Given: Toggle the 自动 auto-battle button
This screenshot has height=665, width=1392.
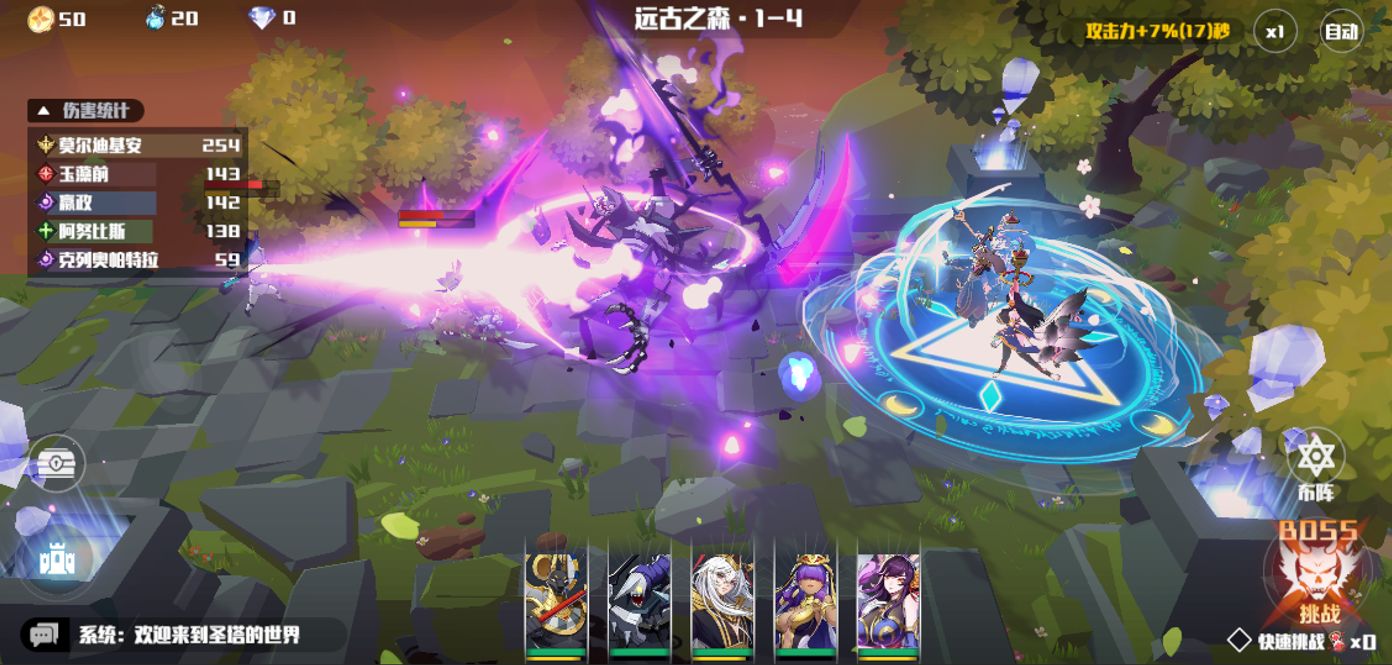Looking at the screenshot, I should pyautogui.click(x=1341, y=32).
